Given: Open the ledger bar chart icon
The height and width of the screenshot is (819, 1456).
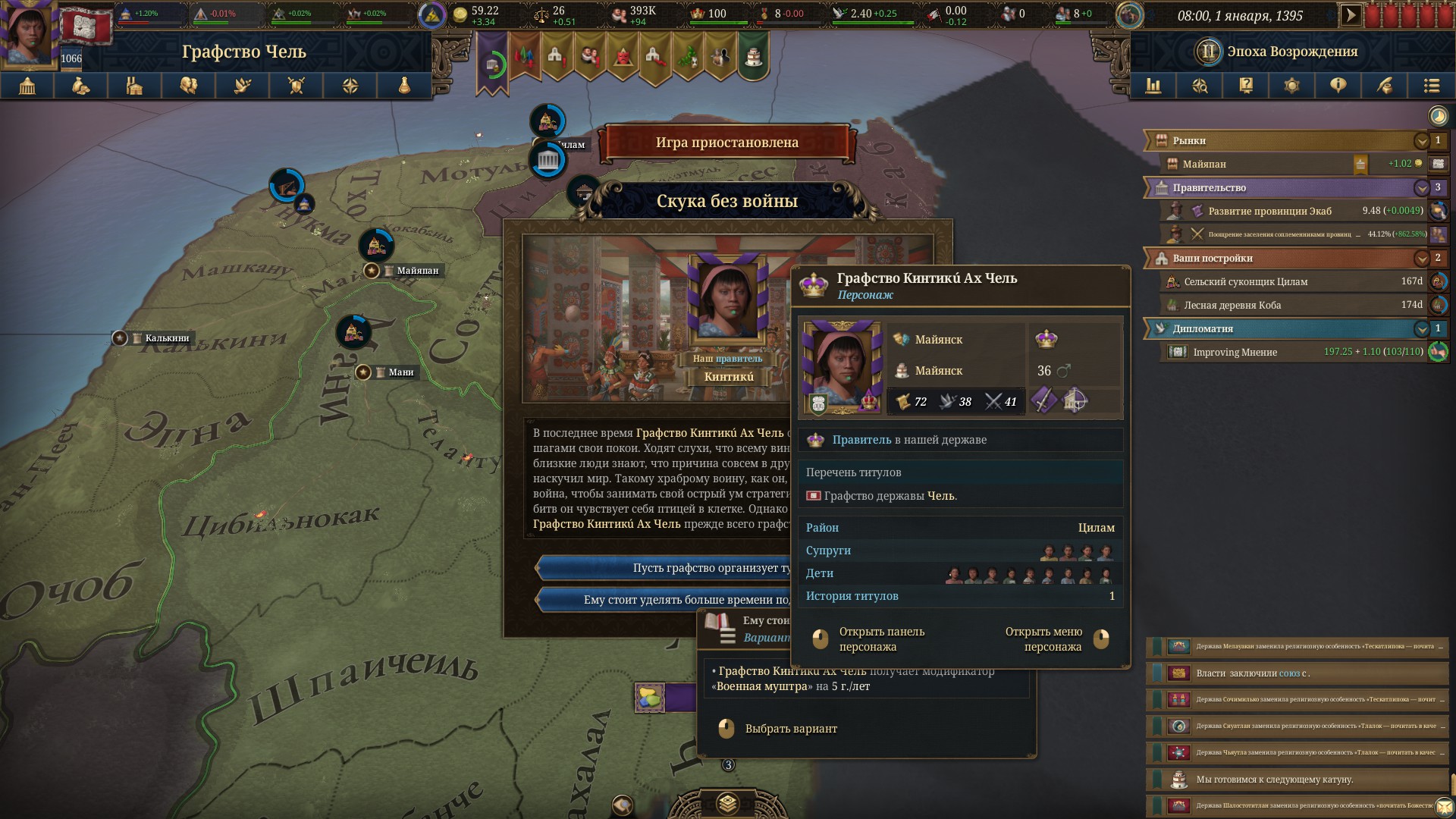Looking at the screenshot, I should (1155, 86).
